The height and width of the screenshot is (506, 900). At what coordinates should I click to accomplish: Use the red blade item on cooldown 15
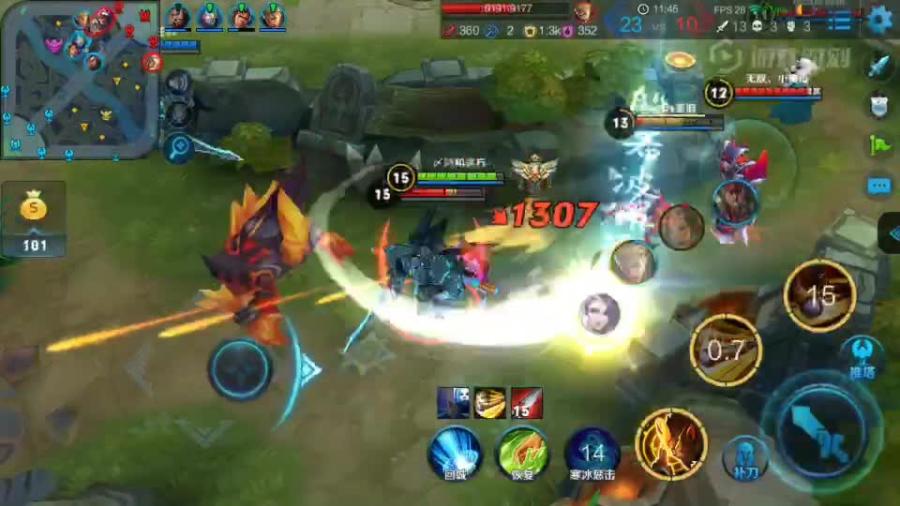click(527, 402)
